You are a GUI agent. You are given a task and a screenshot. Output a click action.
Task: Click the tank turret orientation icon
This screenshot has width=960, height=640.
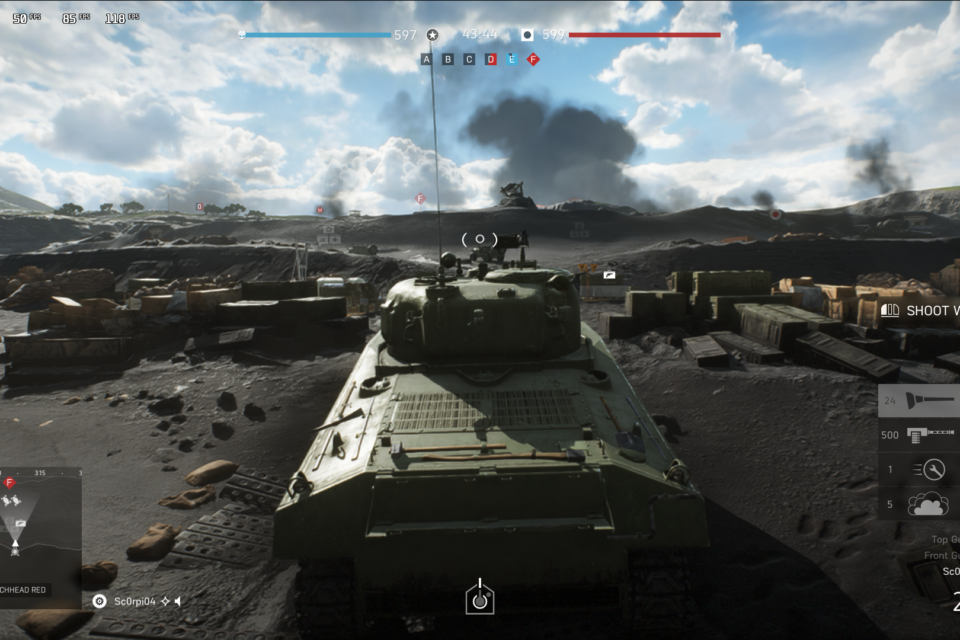pos(480,597)
